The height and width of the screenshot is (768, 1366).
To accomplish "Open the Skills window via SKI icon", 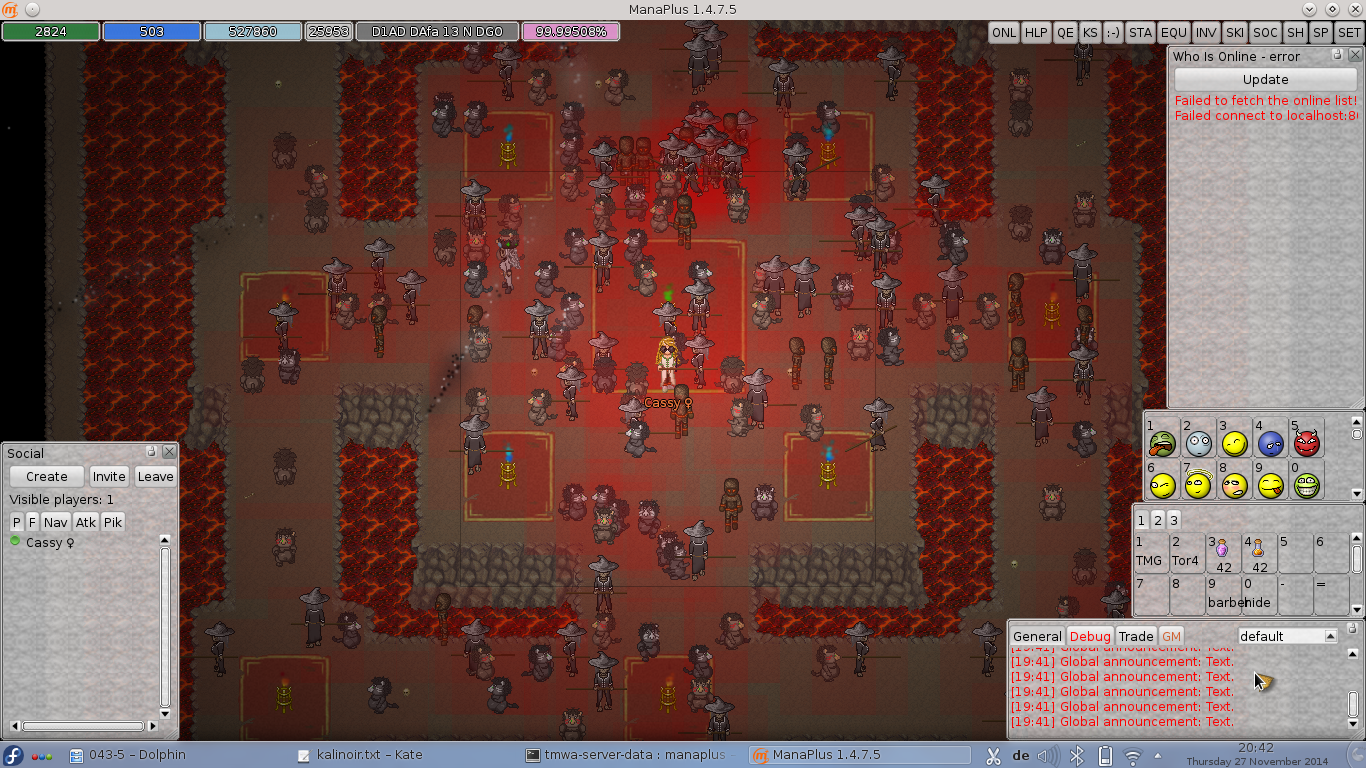I will tap(1233, 32).
